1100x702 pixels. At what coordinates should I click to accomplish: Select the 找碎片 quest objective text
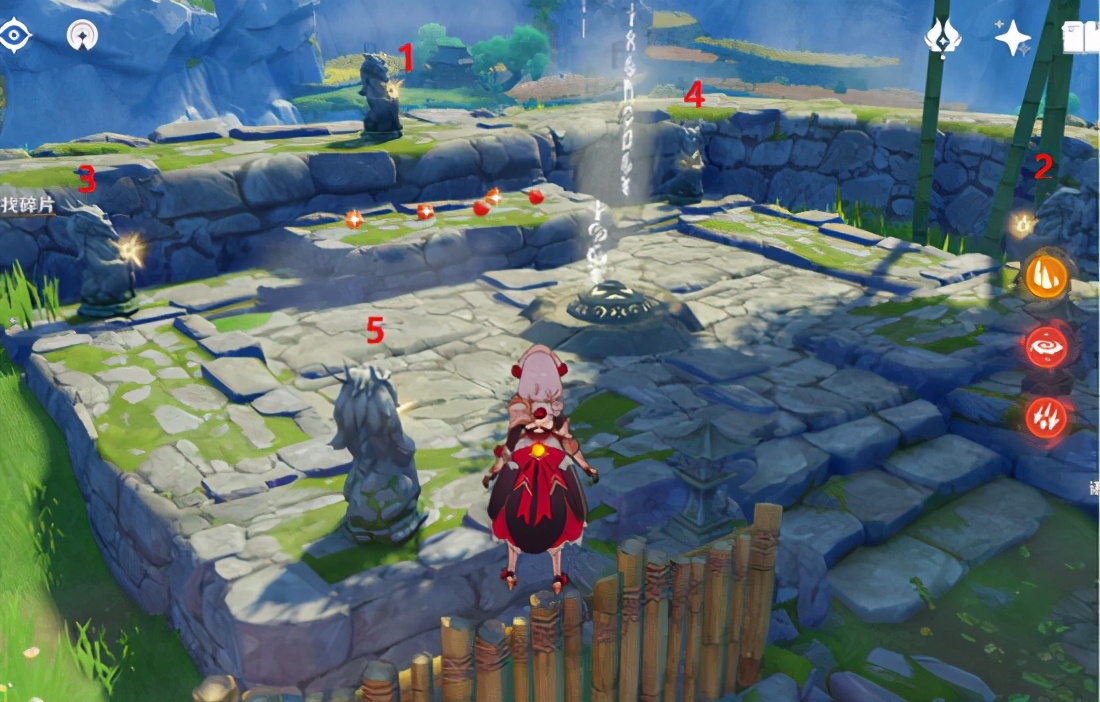[27, 204]
